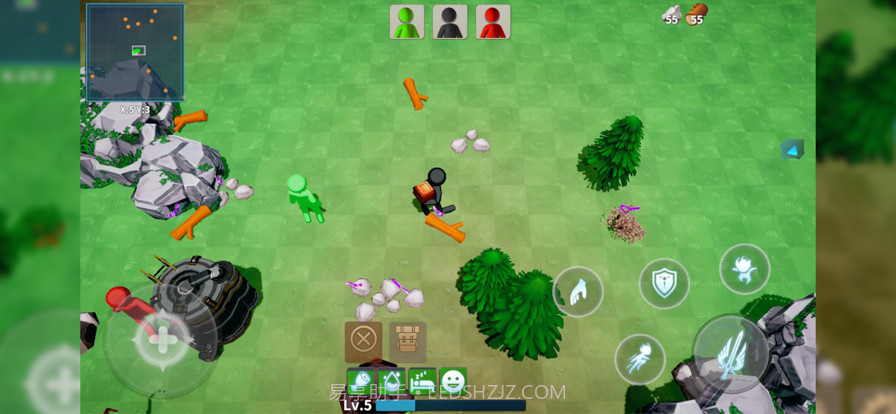Select the red player portrait
Image resolution: width=896 pixels, height=414 pixels.
[493, 22]
